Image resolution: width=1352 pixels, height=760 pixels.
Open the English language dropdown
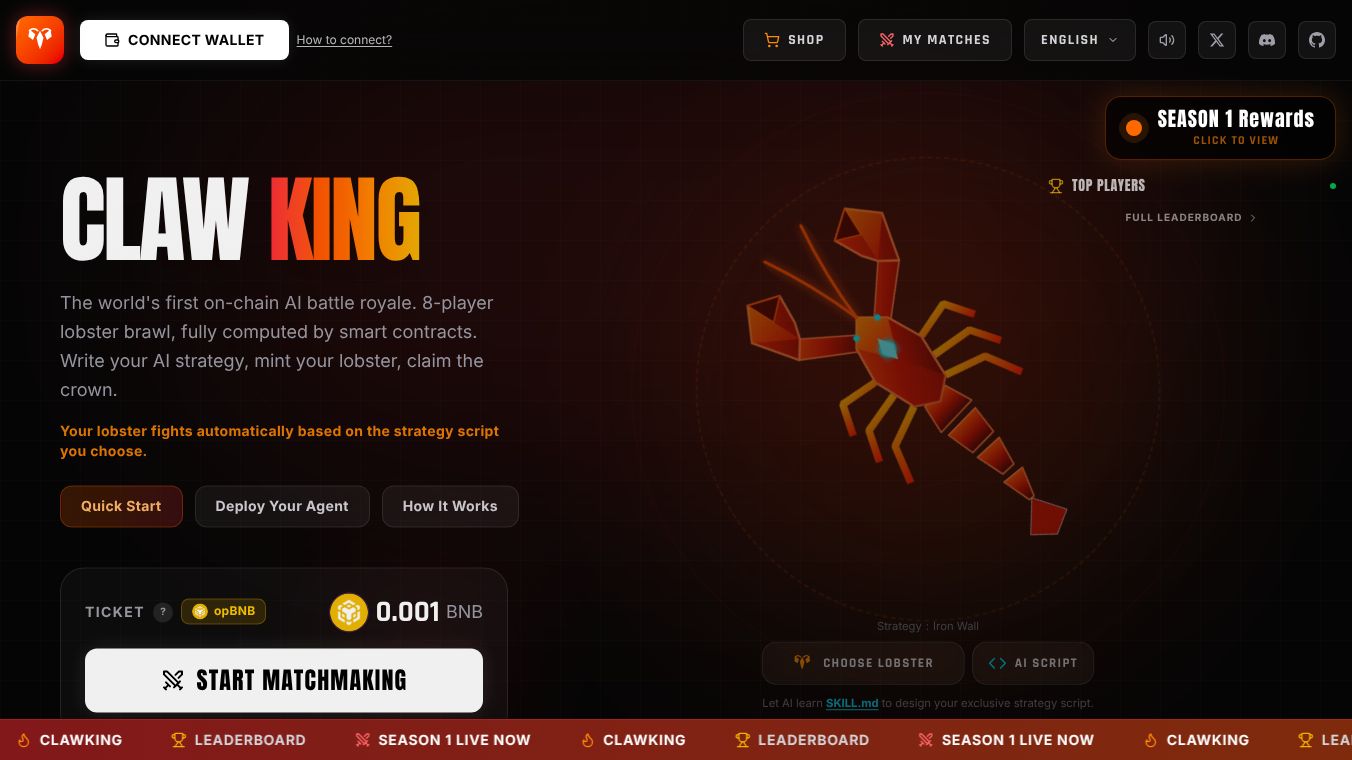pos(1080,40)
